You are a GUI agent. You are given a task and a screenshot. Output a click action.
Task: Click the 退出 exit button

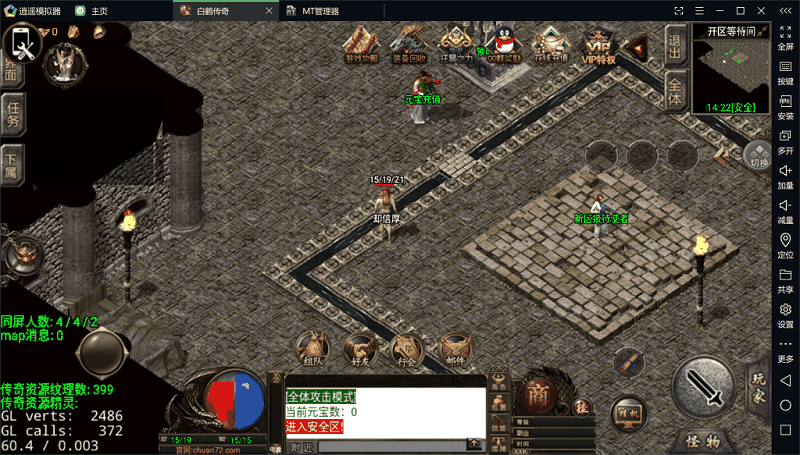click(675, 46)
